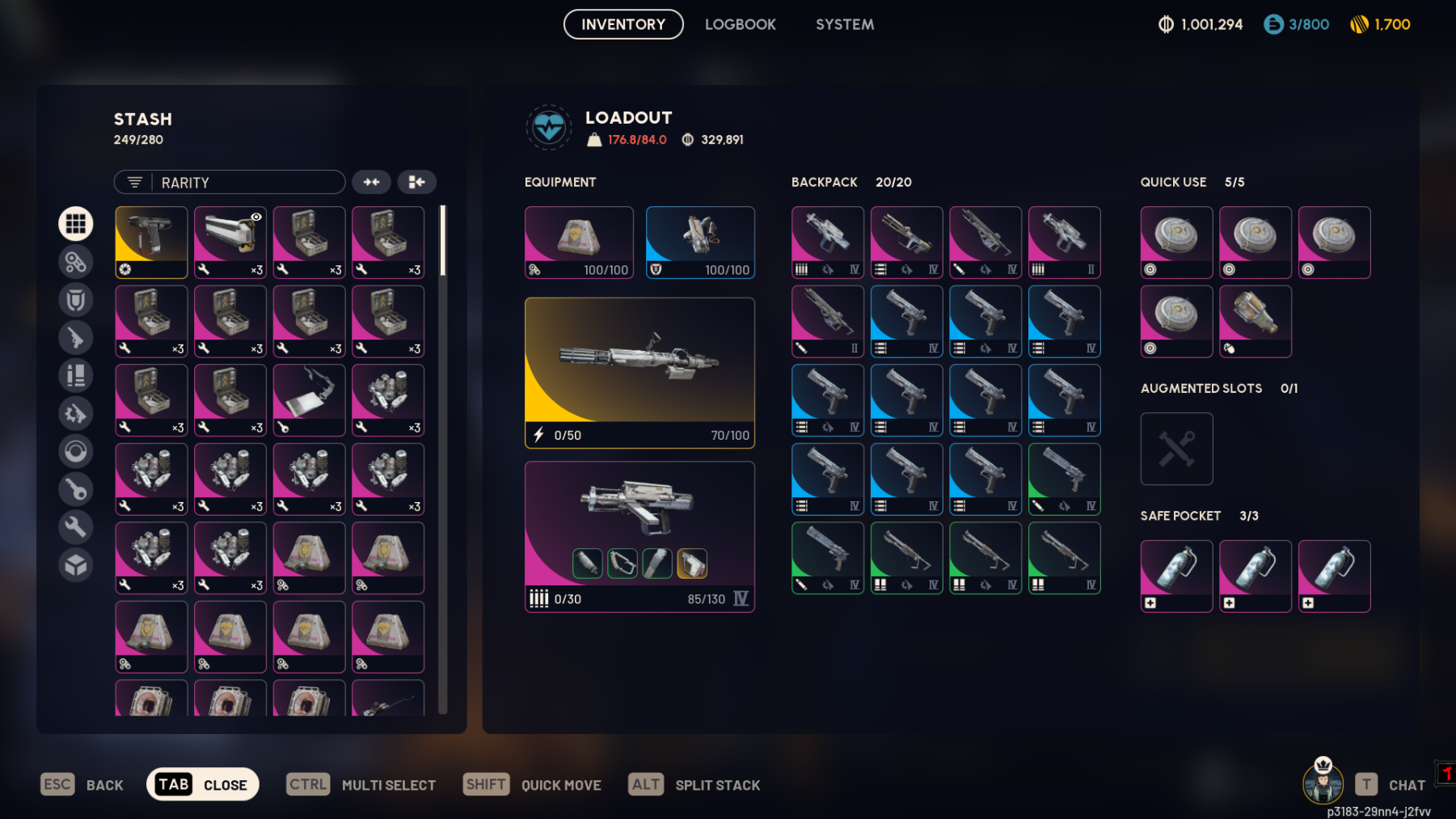This screenshot has height=819, width=1456.
Task: Select the ammunition category filter icon
Action: point(76,376)
